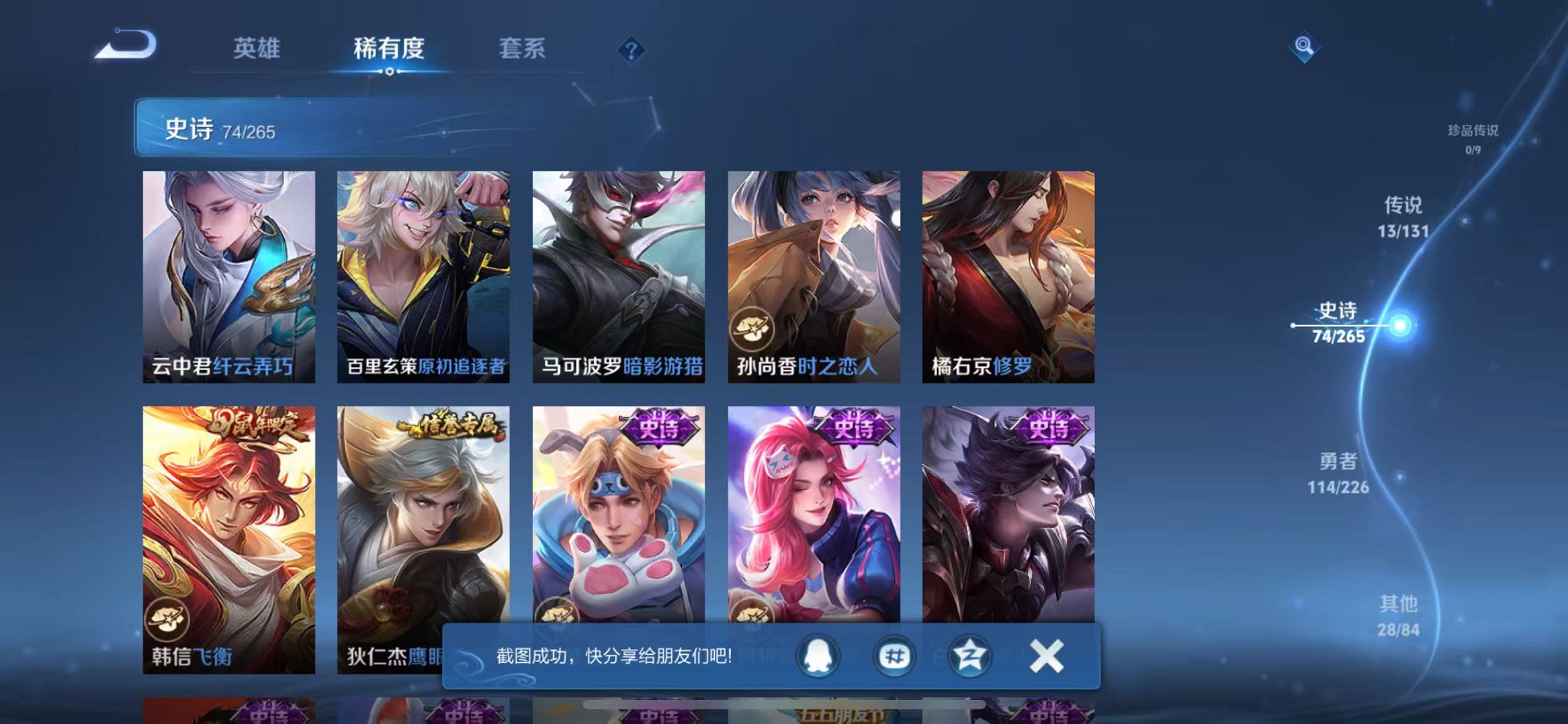Share screenshot via the QQ icon
This screenshot has height=724, width=1568.
(x=818, y=656)
